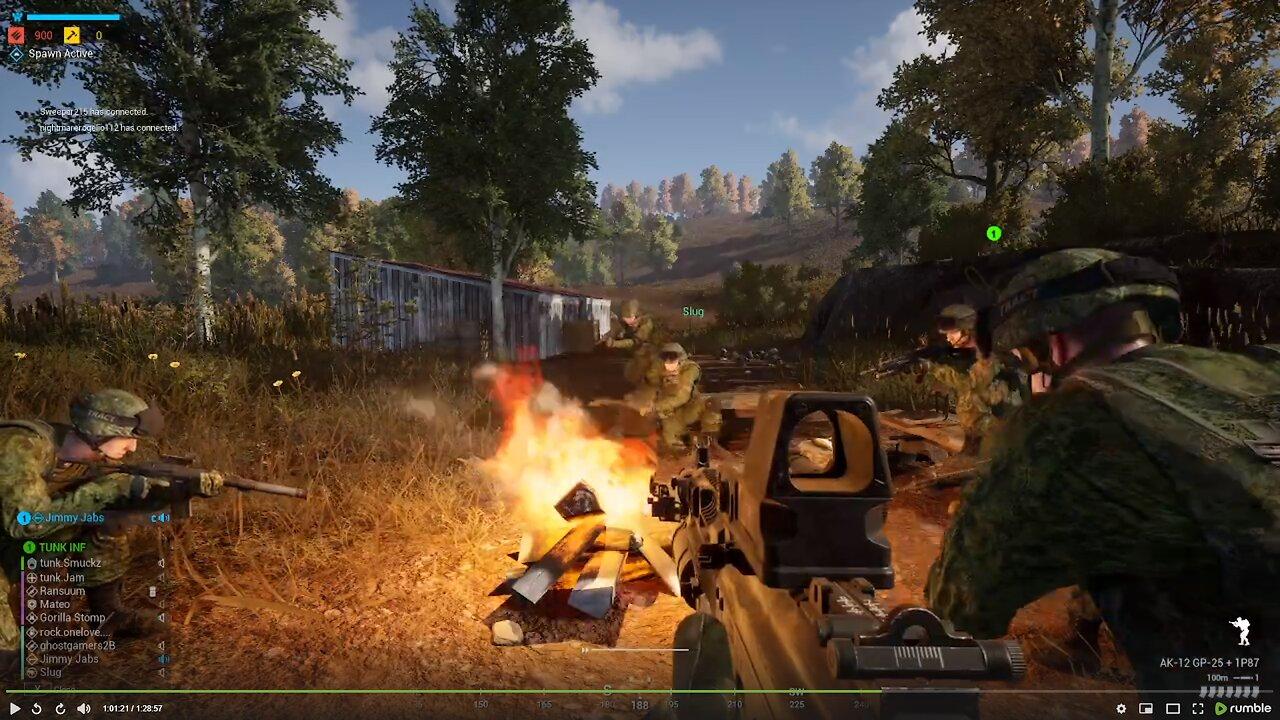
Task: Click the blue speaker icon beside Jimmy Jabs
Action: 164,518
